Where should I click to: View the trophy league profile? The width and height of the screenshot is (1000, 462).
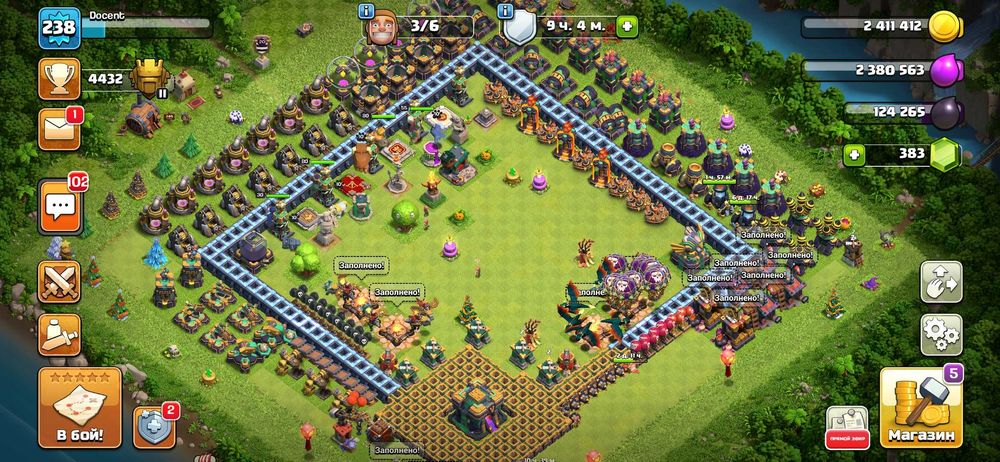click(x=59, y=78)
